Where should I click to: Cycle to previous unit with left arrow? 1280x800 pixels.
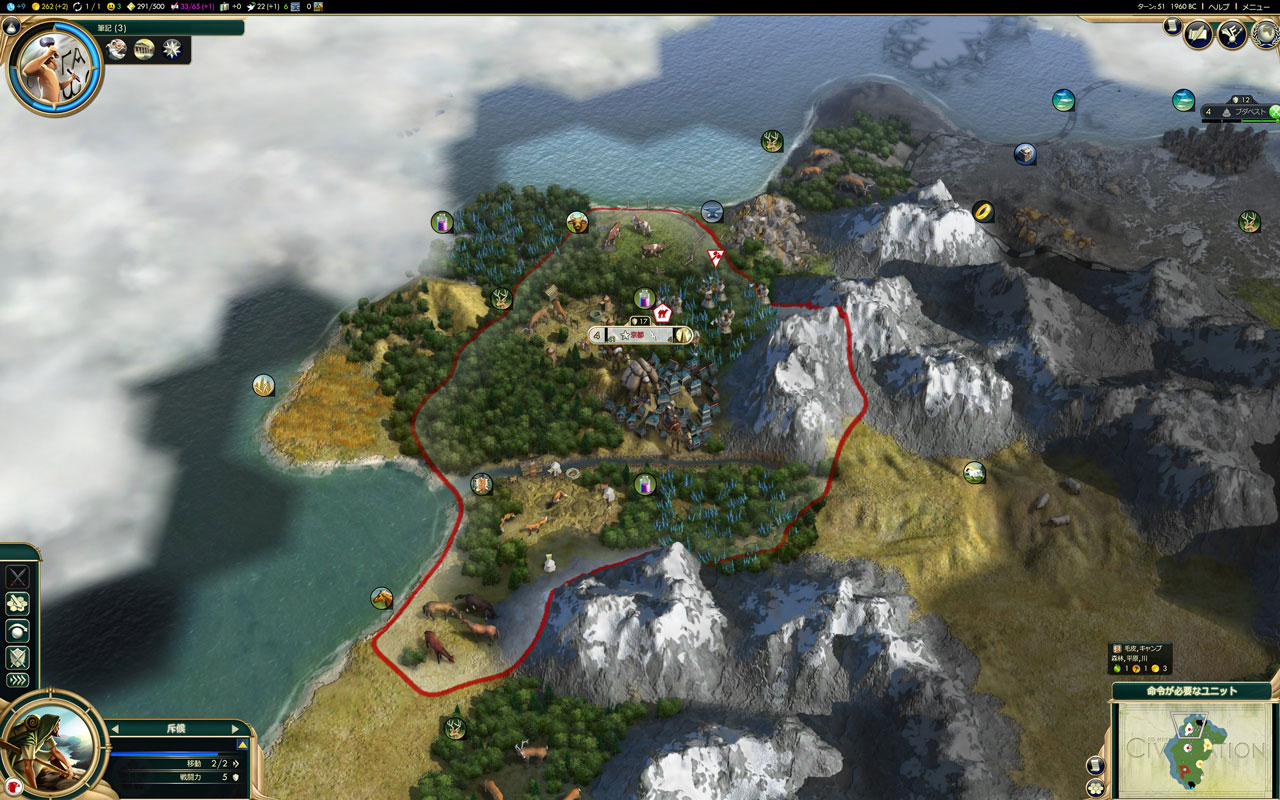(115, 728)
